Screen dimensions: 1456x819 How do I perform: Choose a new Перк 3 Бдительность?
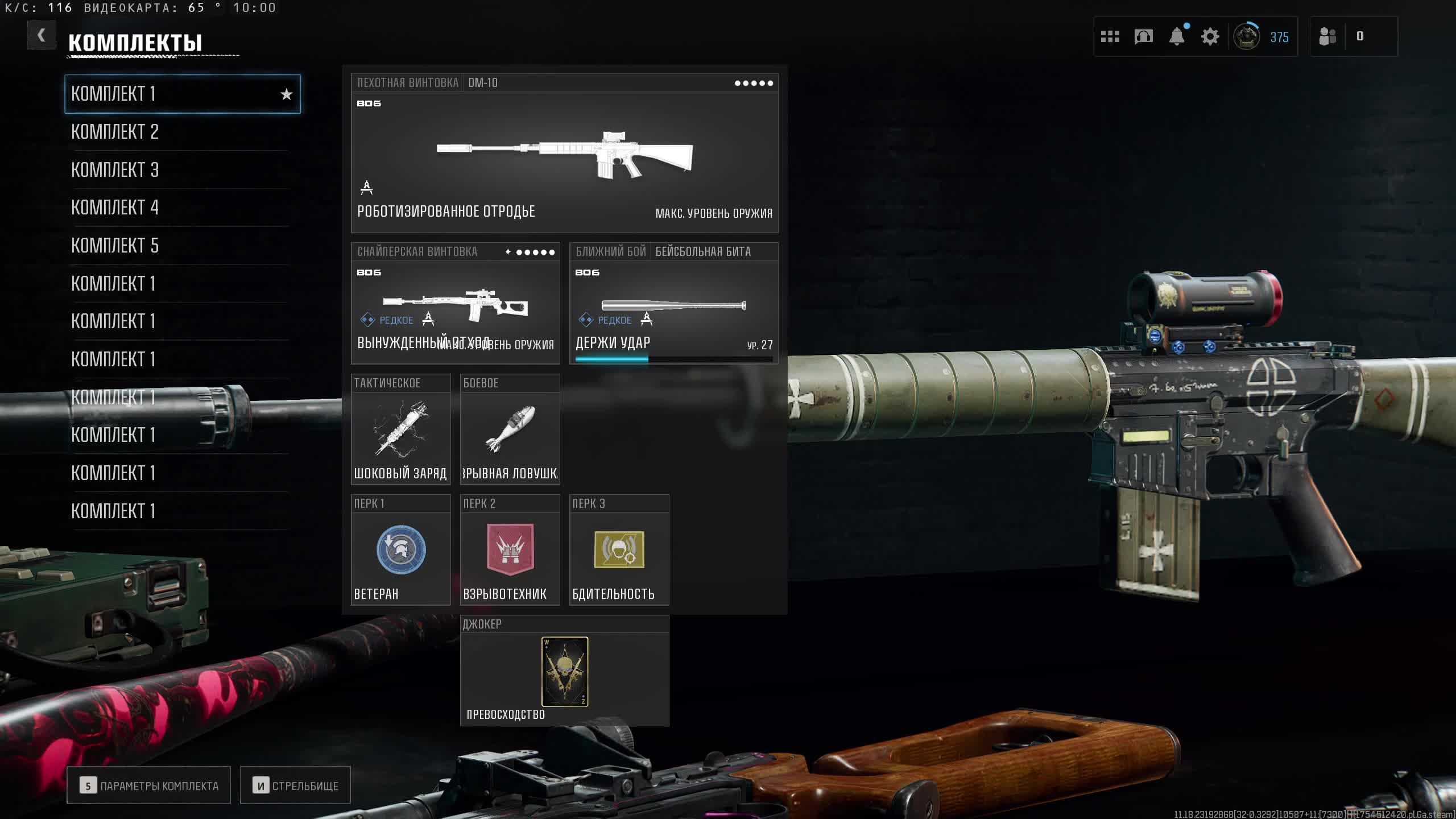pyautogui.click(x=619, y=550)
